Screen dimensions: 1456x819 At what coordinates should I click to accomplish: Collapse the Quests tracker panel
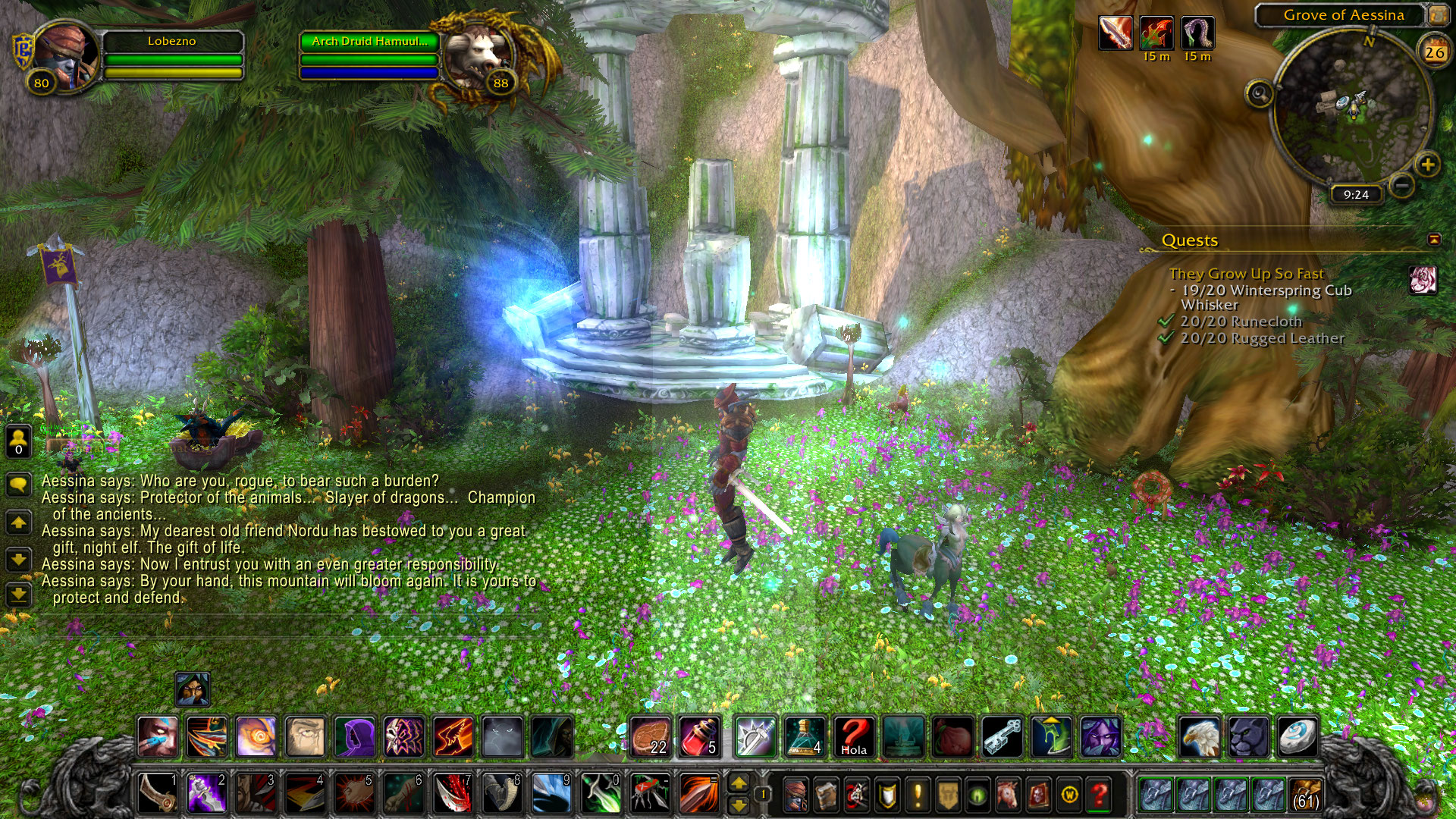(x=1433, y=240)
